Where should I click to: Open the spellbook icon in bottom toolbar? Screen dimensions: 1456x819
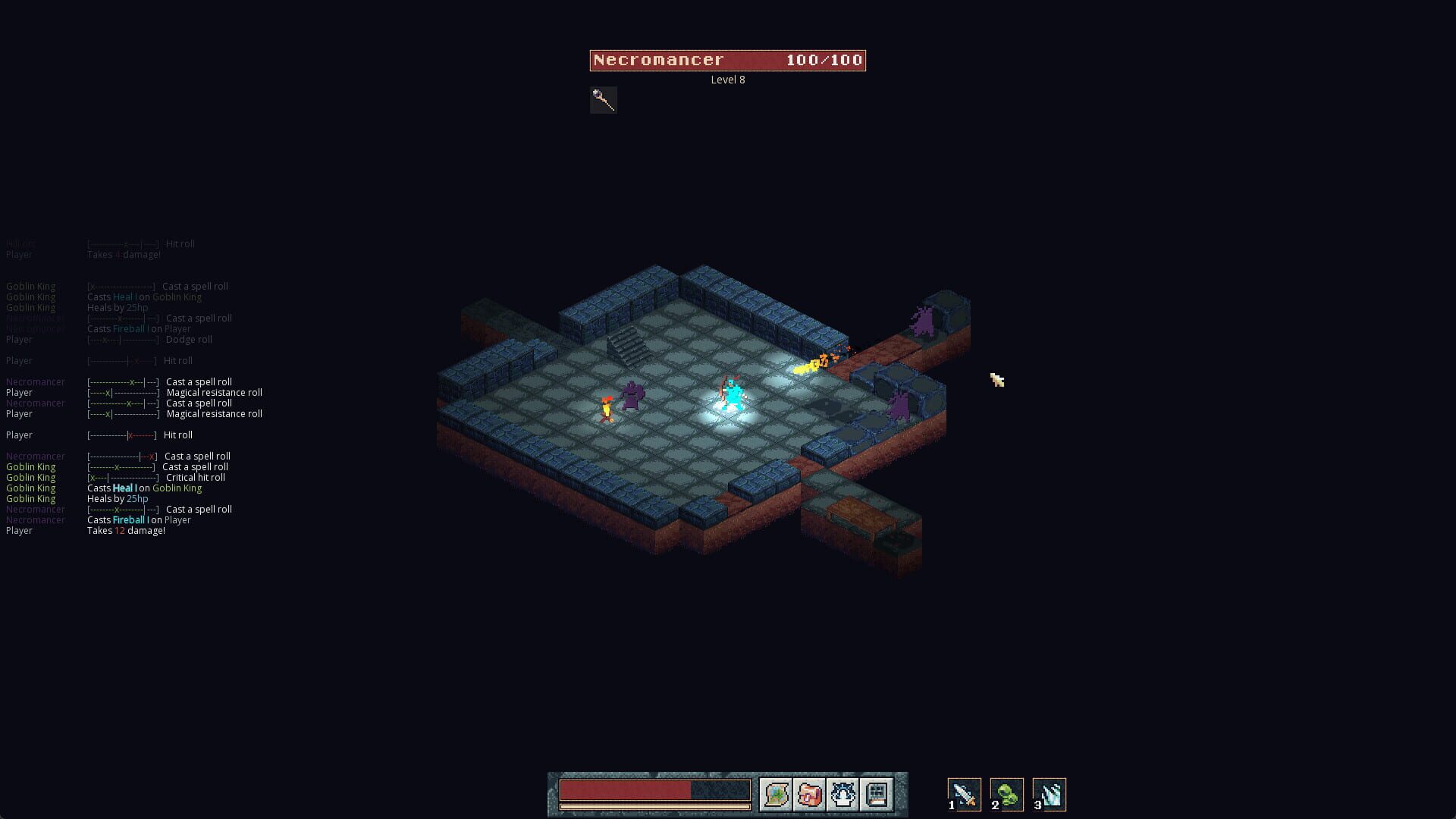tap(876, 795)
